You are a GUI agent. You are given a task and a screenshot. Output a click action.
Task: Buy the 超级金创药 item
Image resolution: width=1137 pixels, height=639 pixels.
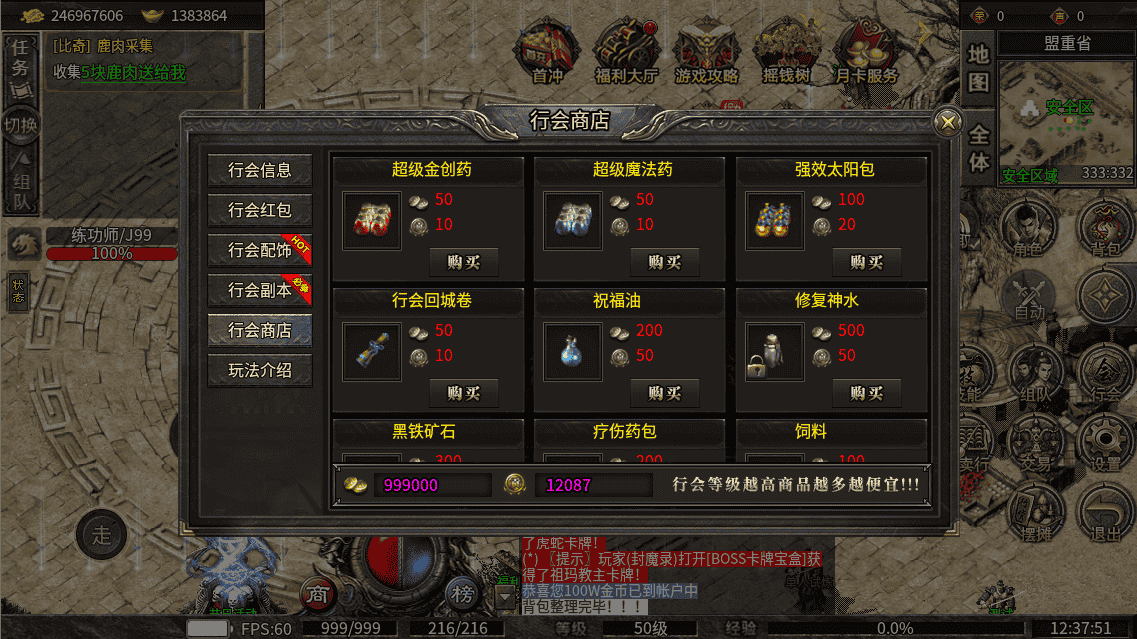click(464, 262)
